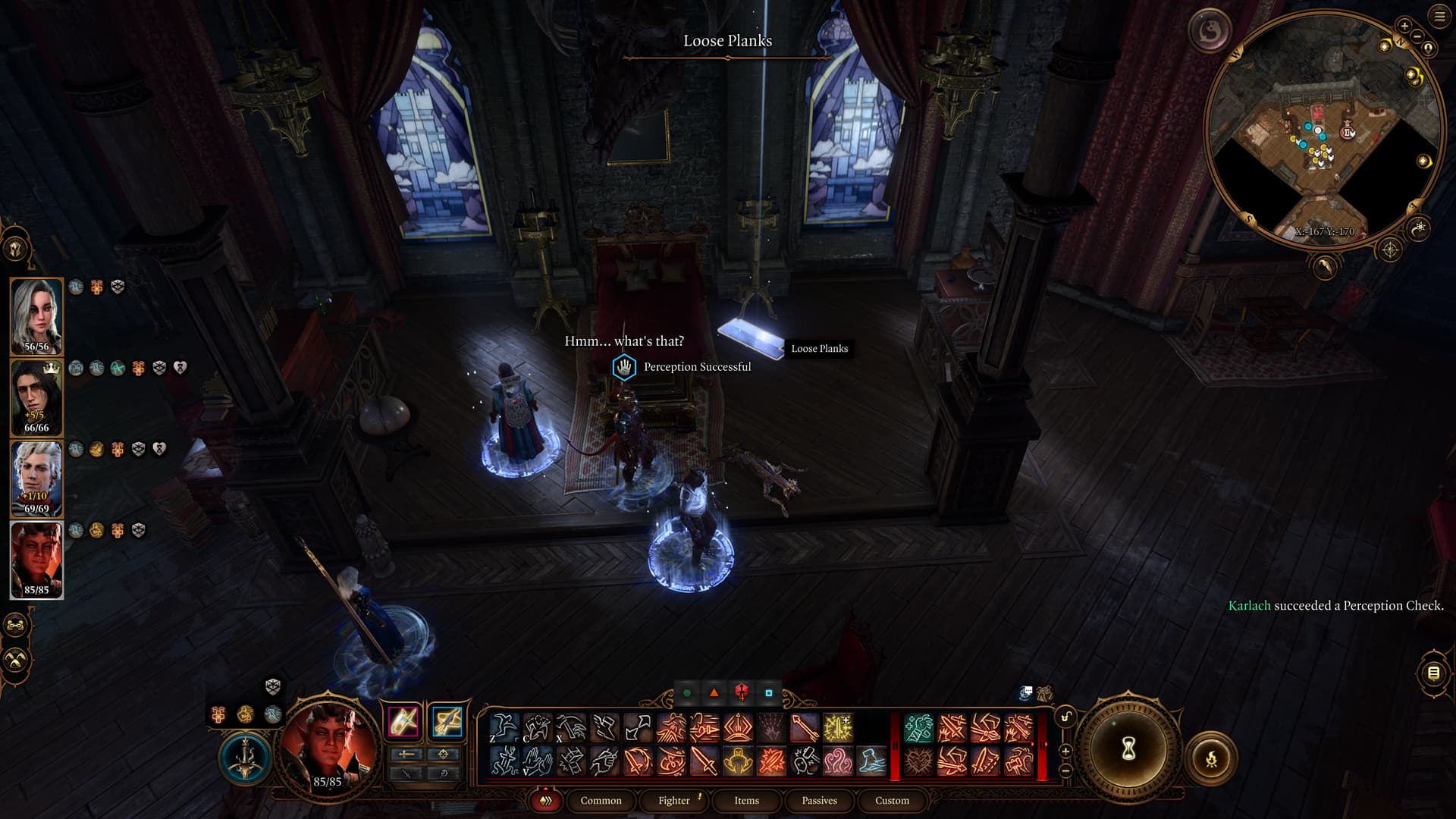This screenshot has width=1456, height=819.
Task: Toggle the hotbar lock icon
Action: [x=1065, y=717]
